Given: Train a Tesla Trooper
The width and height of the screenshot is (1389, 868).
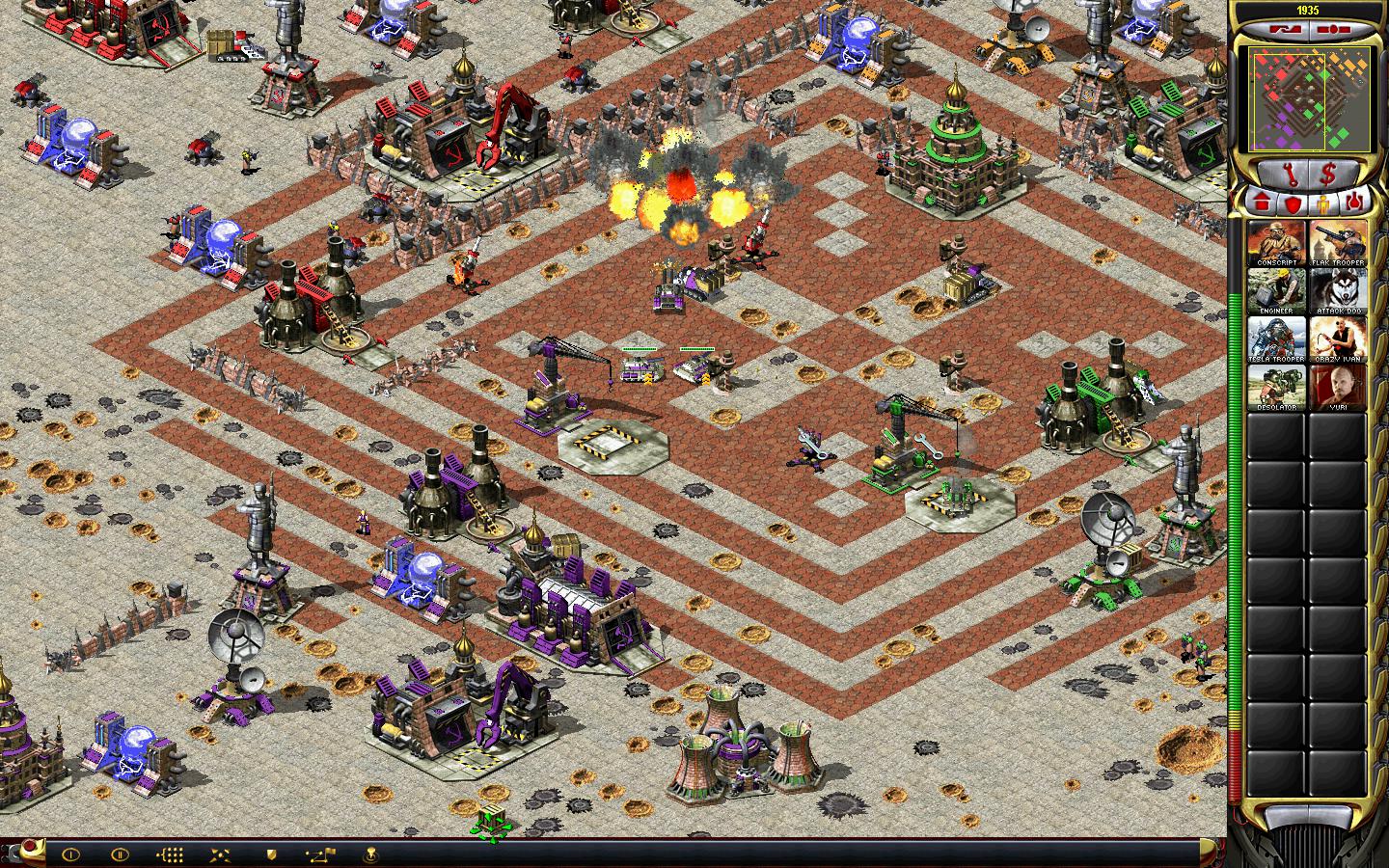Looking at the screenshot, I should click(1276, 339).
